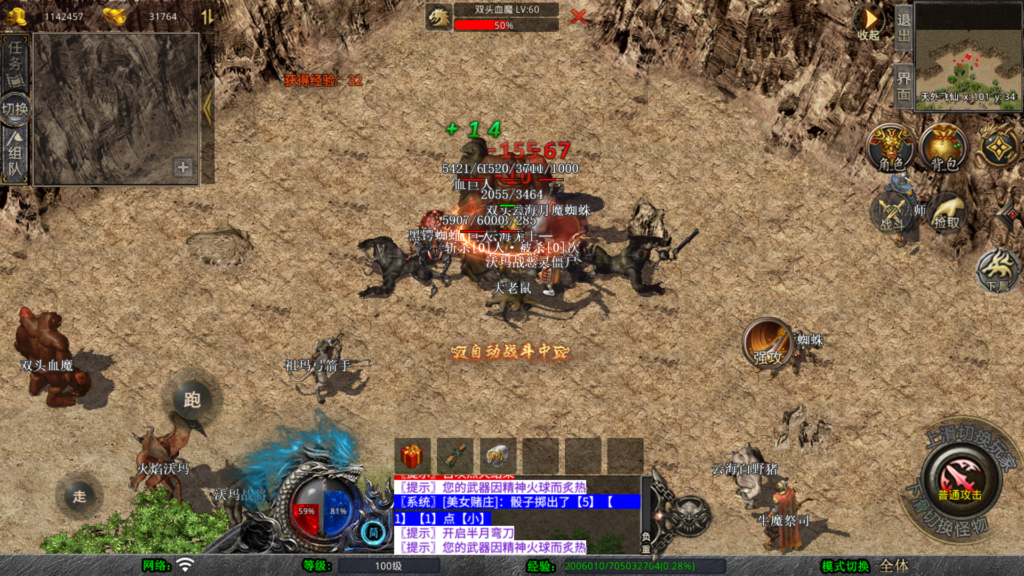Image resolution: width=1024 pixels, height=576 pixels.
Task: Switch the attack mode via 模式切换
Action: (x=845, y=566)
